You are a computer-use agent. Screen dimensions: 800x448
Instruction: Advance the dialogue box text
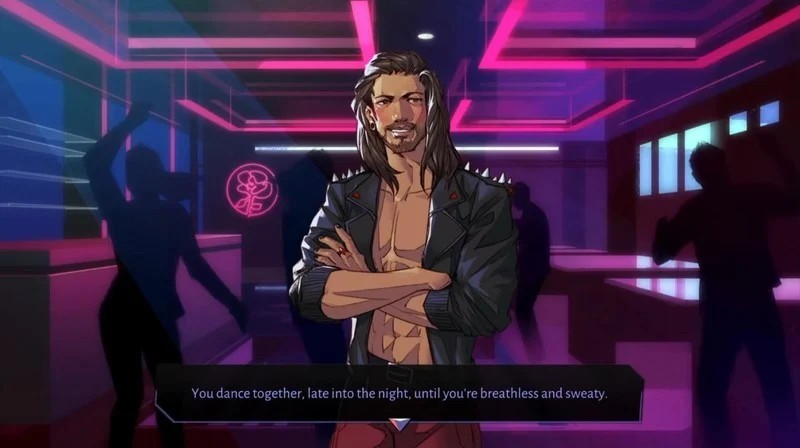click(x=400, y=393)
